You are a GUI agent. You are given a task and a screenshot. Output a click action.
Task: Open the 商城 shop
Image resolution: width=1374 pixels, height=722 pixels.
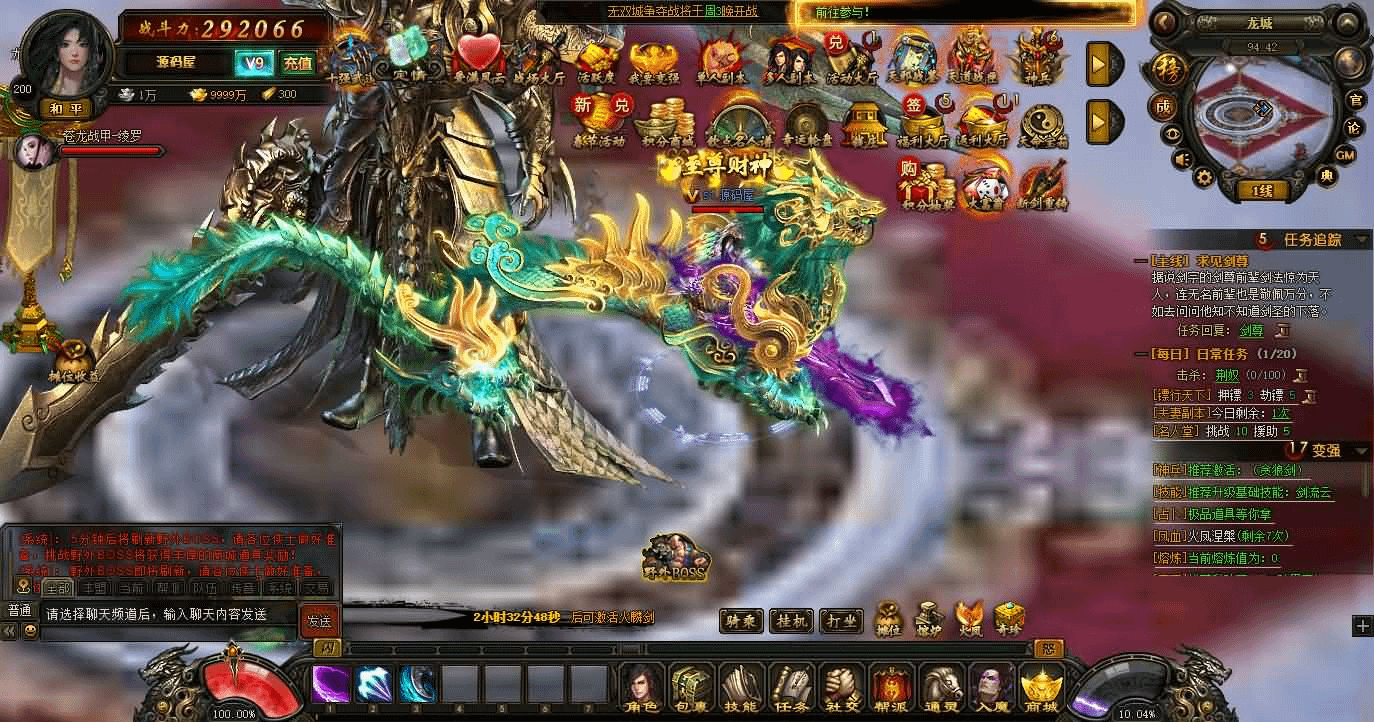(x=1041, y=686)
